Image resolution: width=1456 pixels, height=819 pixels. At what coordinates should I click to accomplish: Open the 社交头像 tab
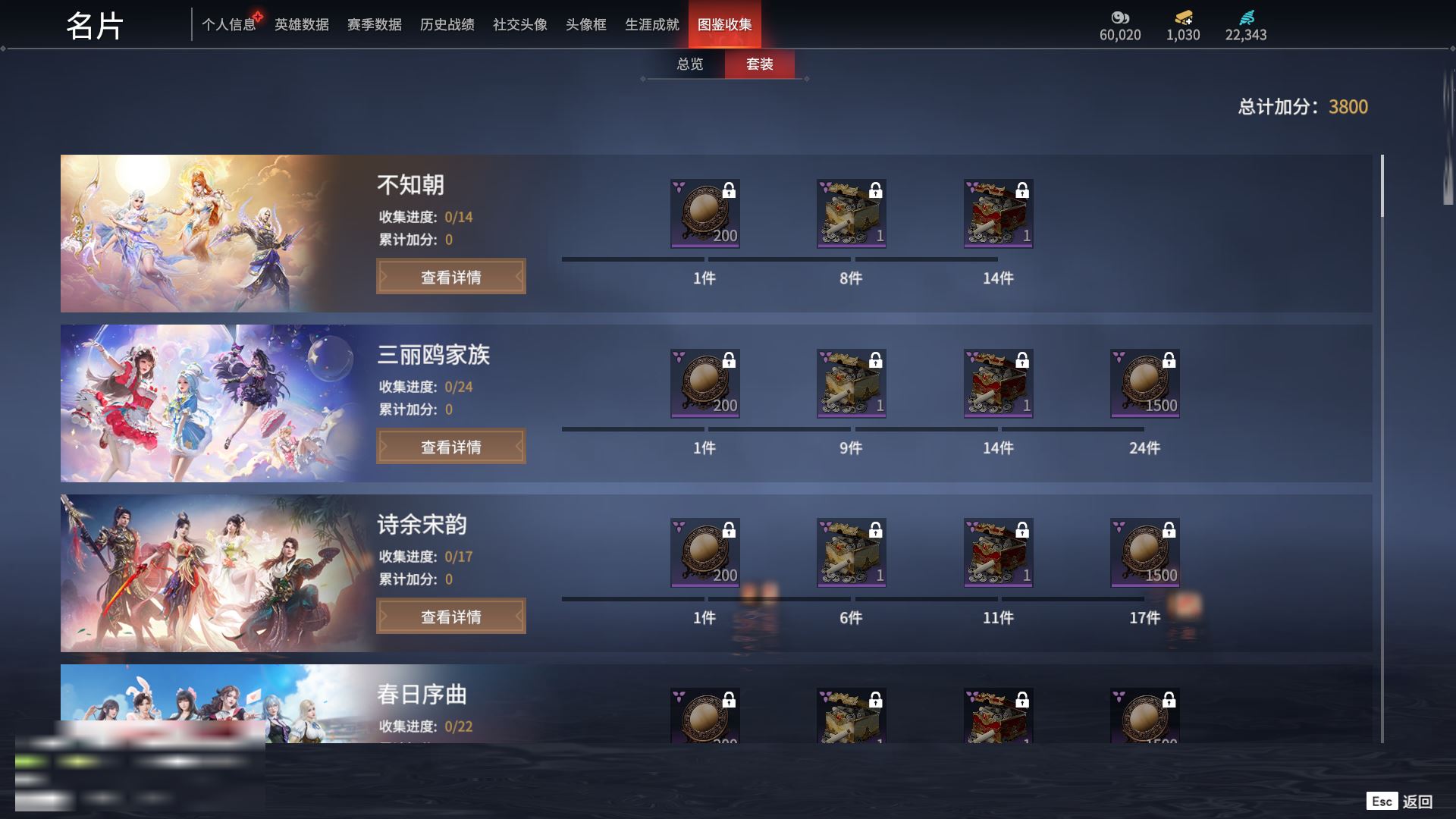point(519,25)
